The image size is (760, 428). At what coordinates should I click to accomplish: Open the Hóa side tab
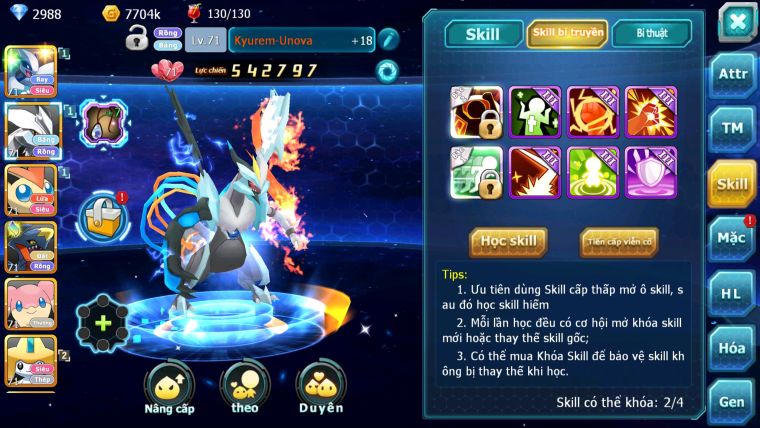tap(732, 347)
